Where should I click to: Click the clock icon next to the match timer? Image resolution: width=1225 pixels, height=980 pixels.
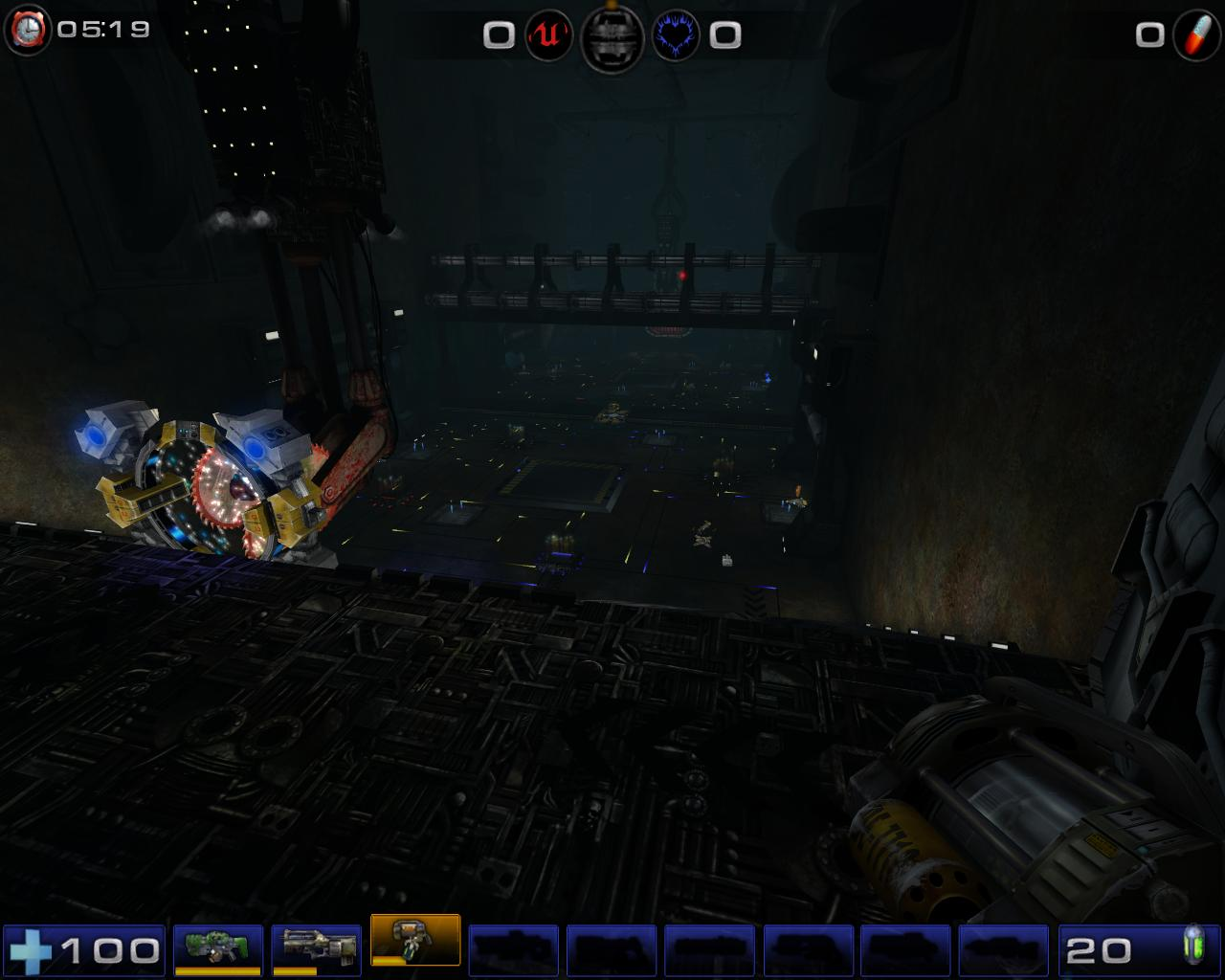(x=27, y=29)
